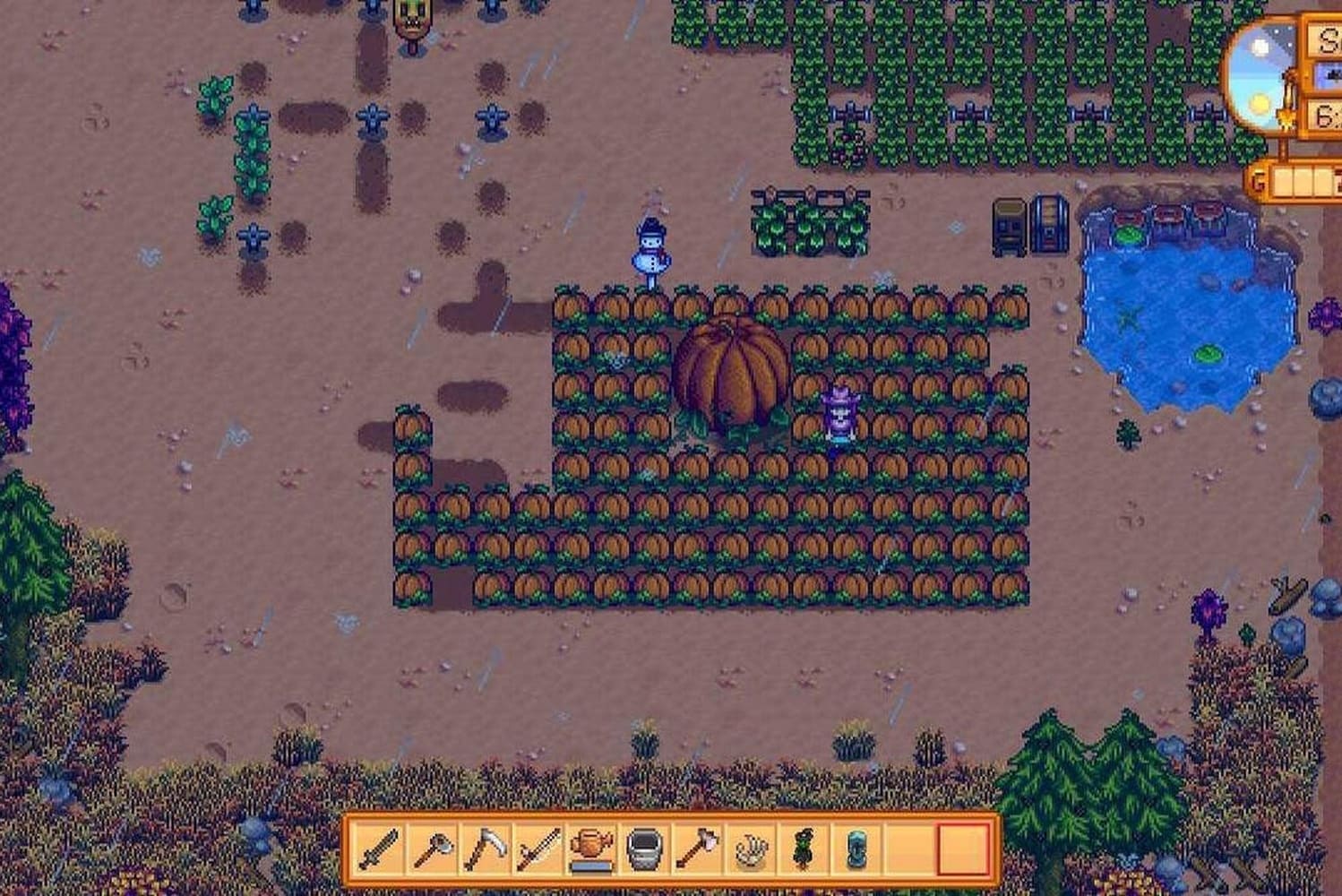Click the red-outlined empty hotbar slot
1342x896 pixels.
click(x=963, y=848)
